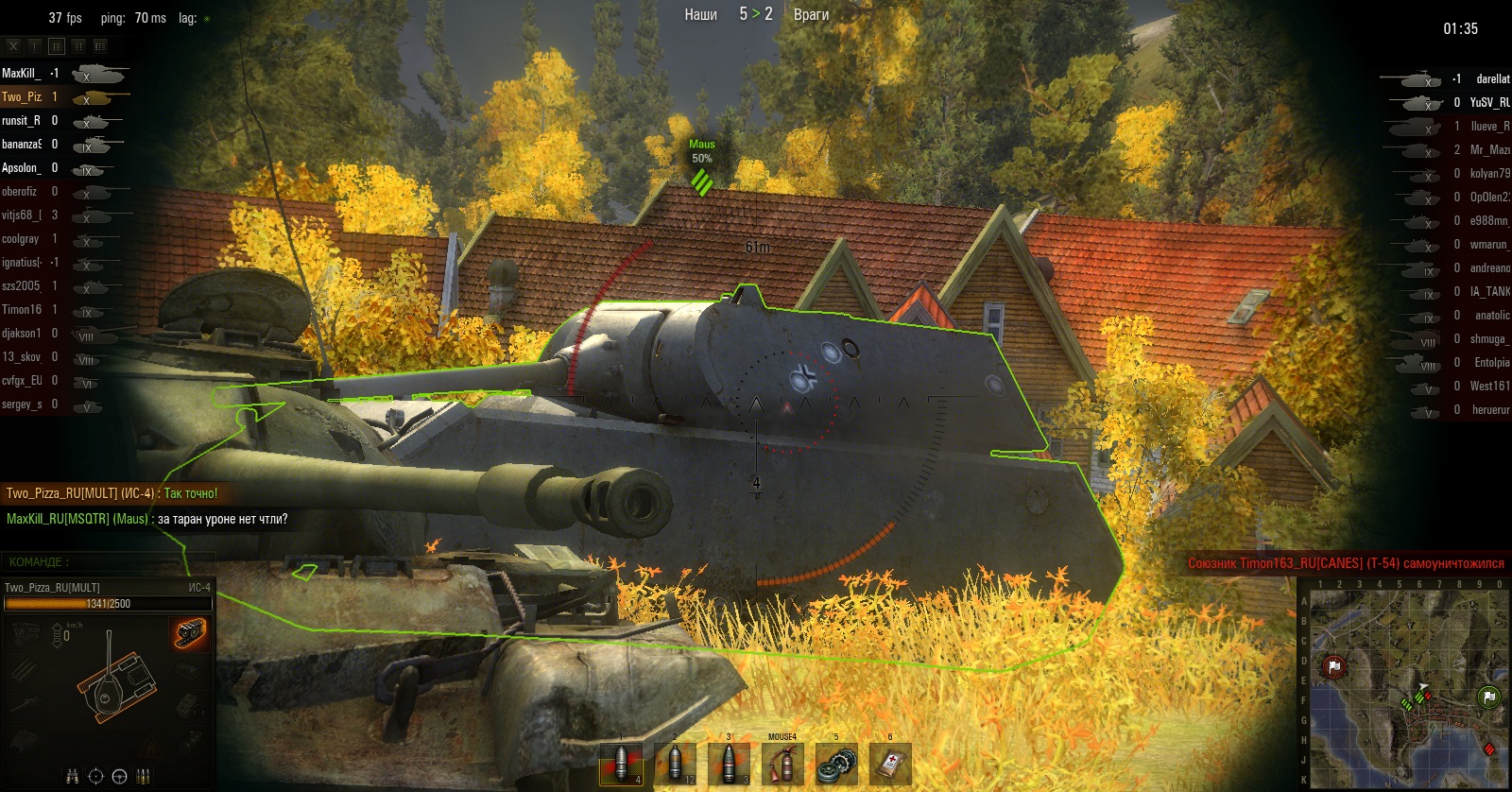
Task: Click the damaged tracks module icon
Action: (190, 633)
